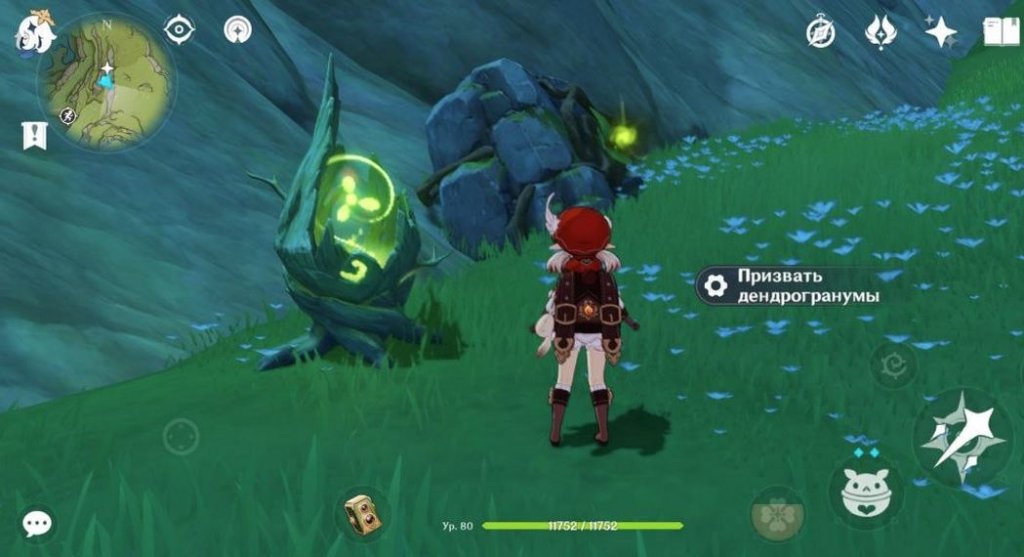Screen dimensions: 1024x557
Task: Open the battle pass emblem icon
Action: [880, 33]
